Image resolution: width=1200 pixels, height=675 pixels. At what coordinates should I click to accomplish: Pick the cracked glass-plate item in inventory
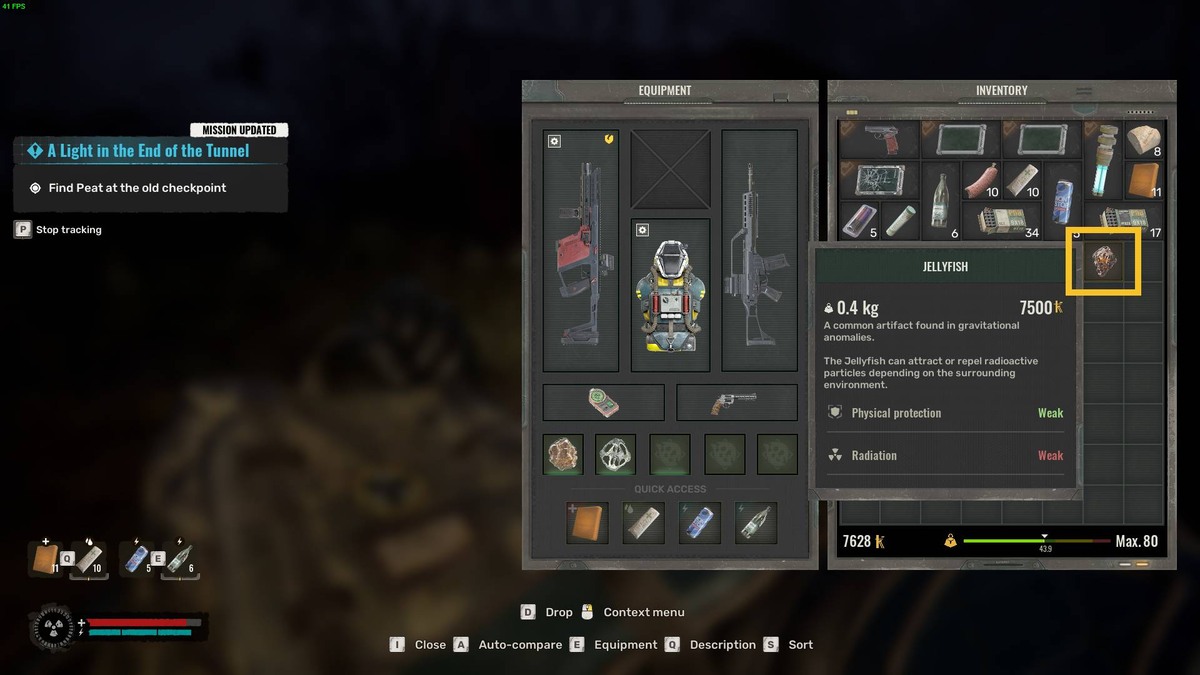point(878,180)
